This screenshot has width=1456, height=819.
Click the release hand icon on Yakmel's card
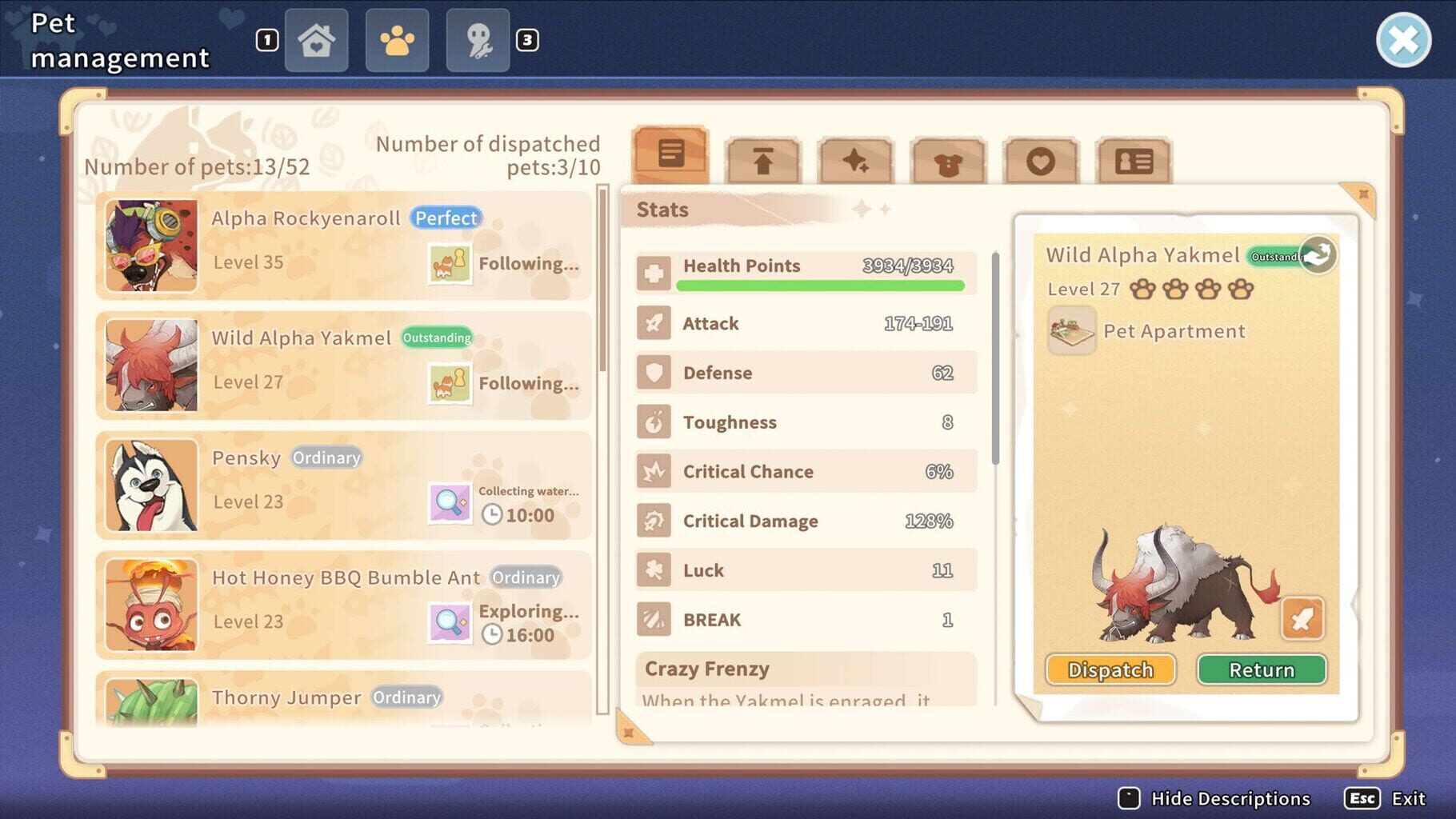[x=1317, y=254]
